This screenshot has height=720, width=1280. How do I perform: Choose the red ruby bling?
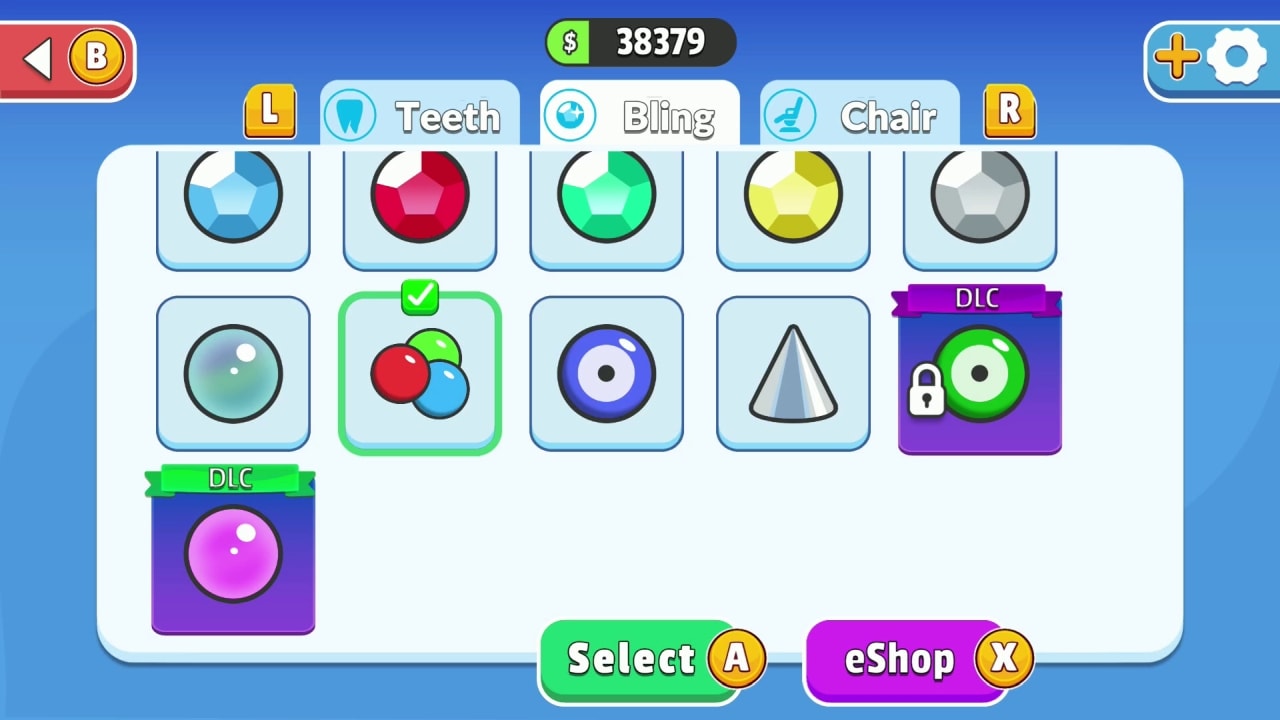[419, 197]
